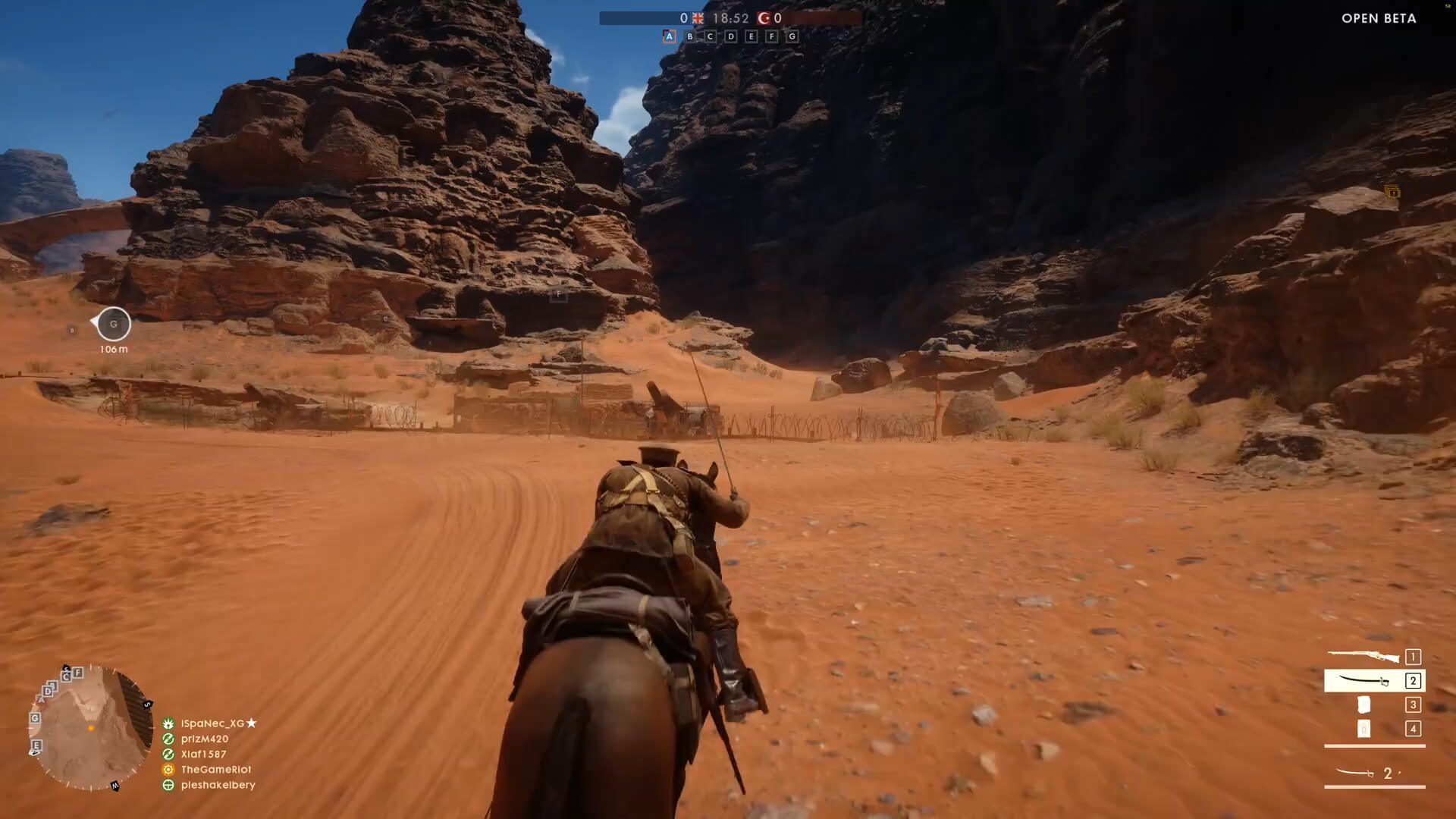Click the class icon next to prizM420
This screenshot has width=1456, height=819.
(x=168, y=739)
